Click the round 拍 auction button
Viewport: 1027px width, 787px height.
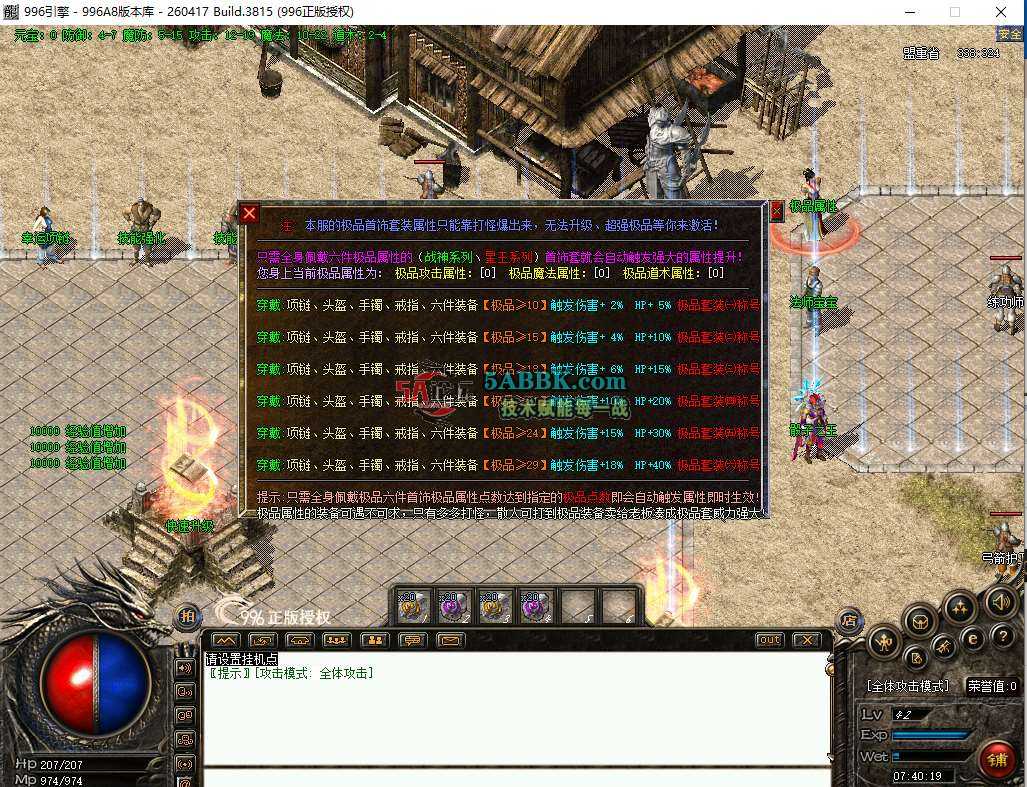tap(187, 617)
